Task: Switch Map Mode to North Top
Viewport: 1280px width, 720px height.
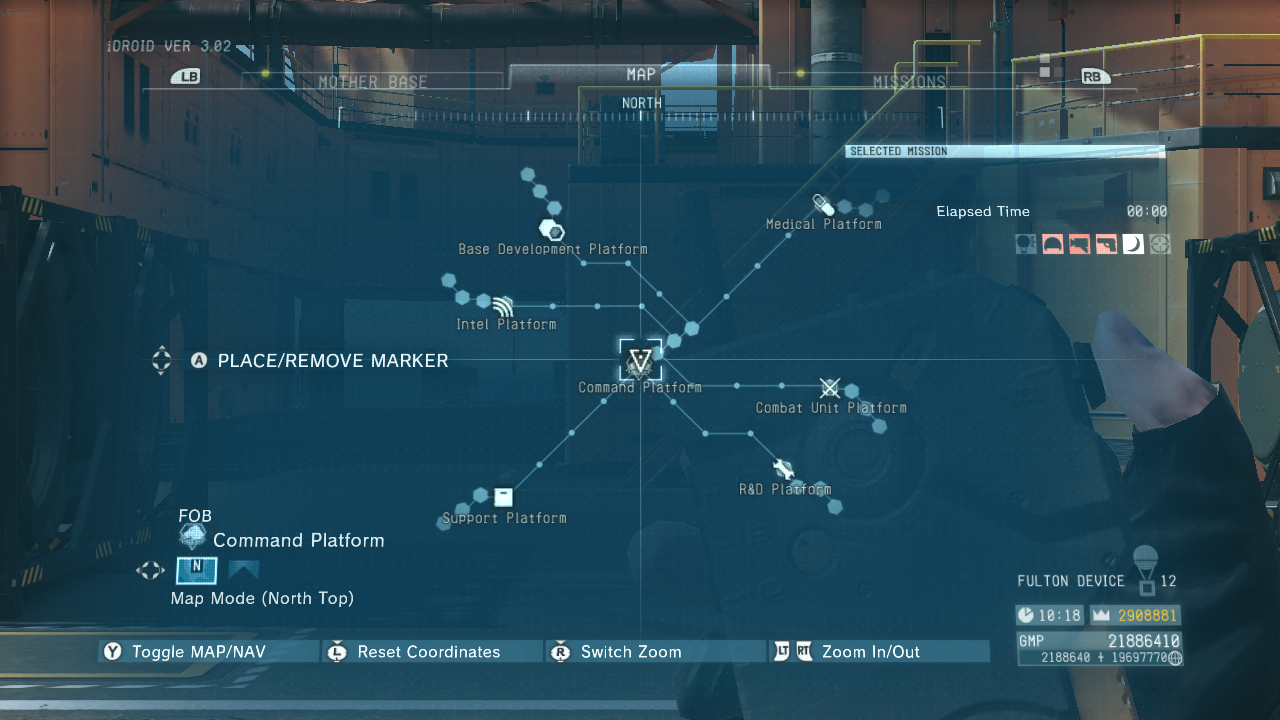Action: [x=196, y=570]
